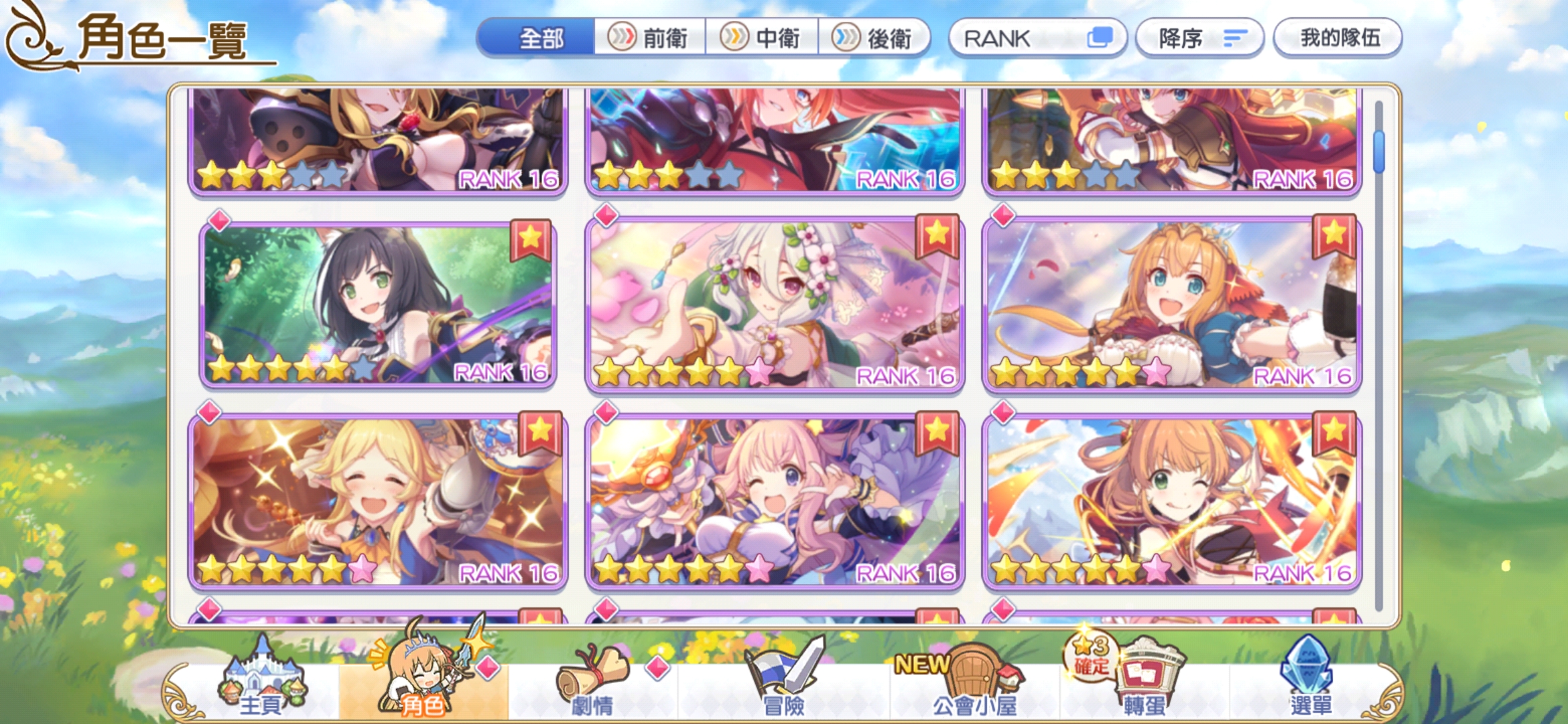This screenshot has height=724, width=1568.
Task: Switch to the 前衛 vanguard filter tab
Action: pos(649,38)
